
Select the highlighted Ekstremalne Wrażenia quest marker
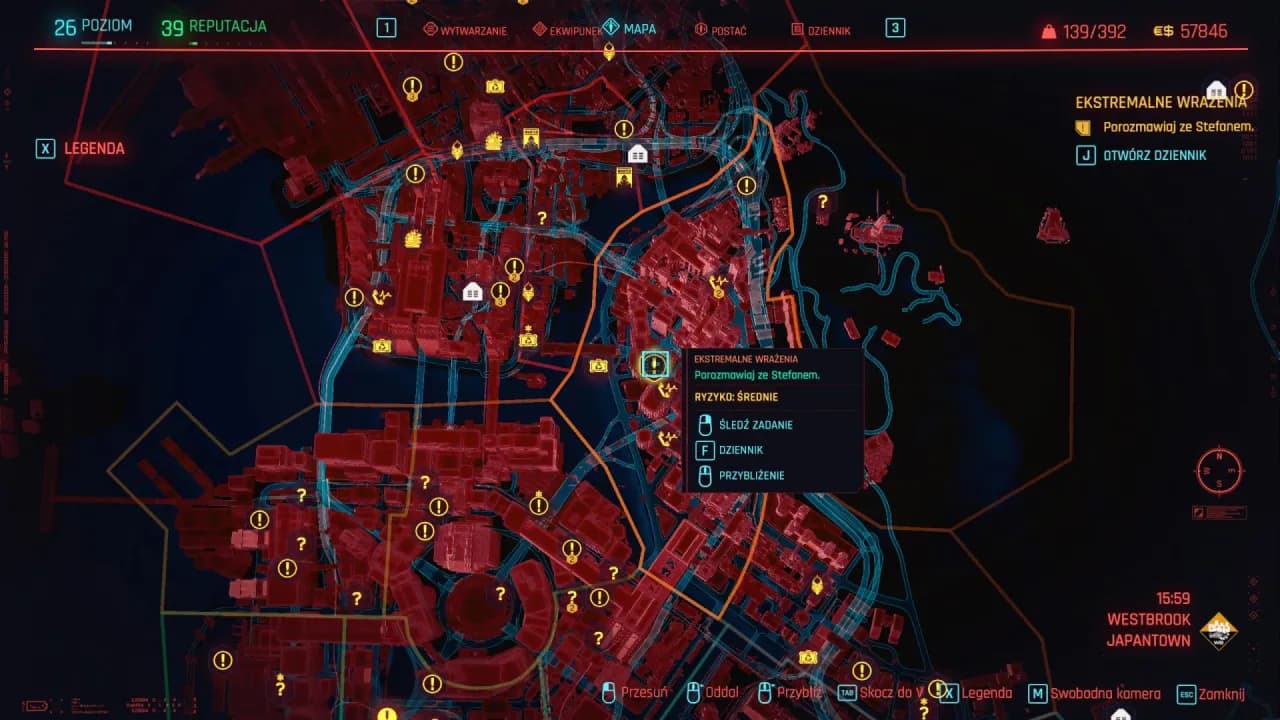656,364
